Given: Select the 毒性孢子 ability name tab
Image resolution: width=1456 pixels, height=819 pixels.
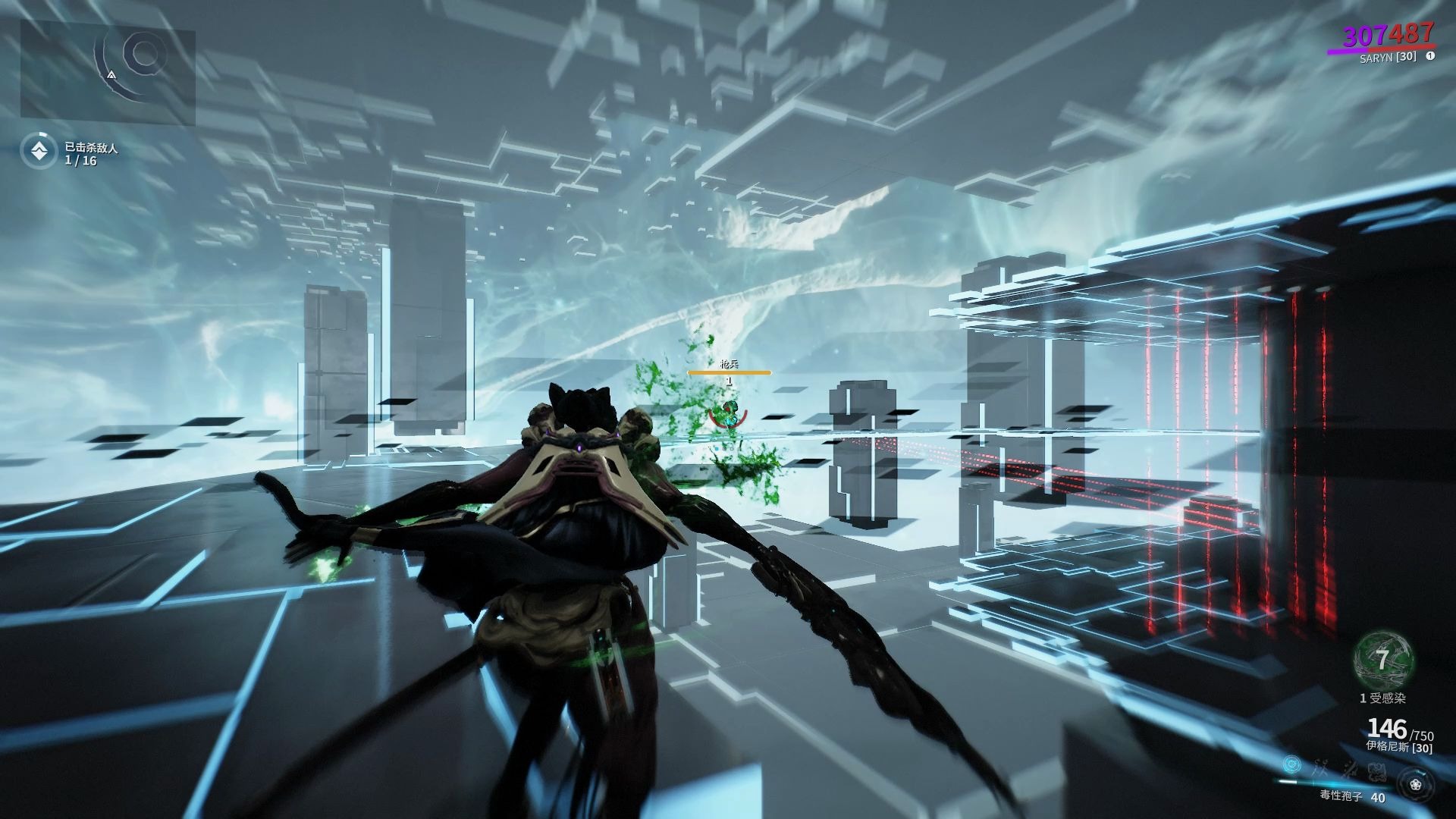Looking at the screenshot, I should (x=1339, y=796).
